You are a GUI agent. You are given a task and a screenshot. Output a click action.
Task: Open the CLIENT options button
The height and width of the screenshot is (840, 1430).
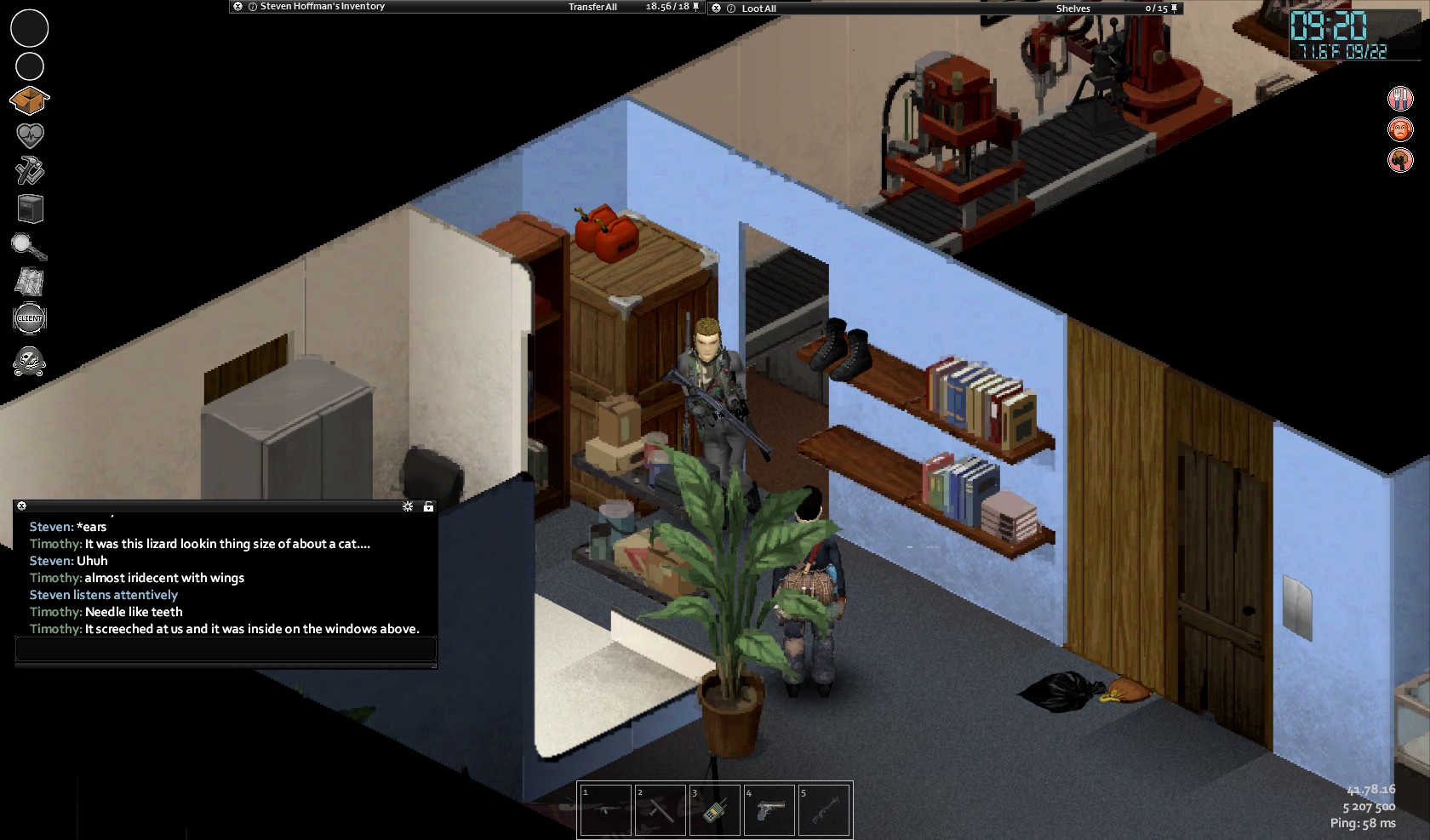click(x=30, y=318)
